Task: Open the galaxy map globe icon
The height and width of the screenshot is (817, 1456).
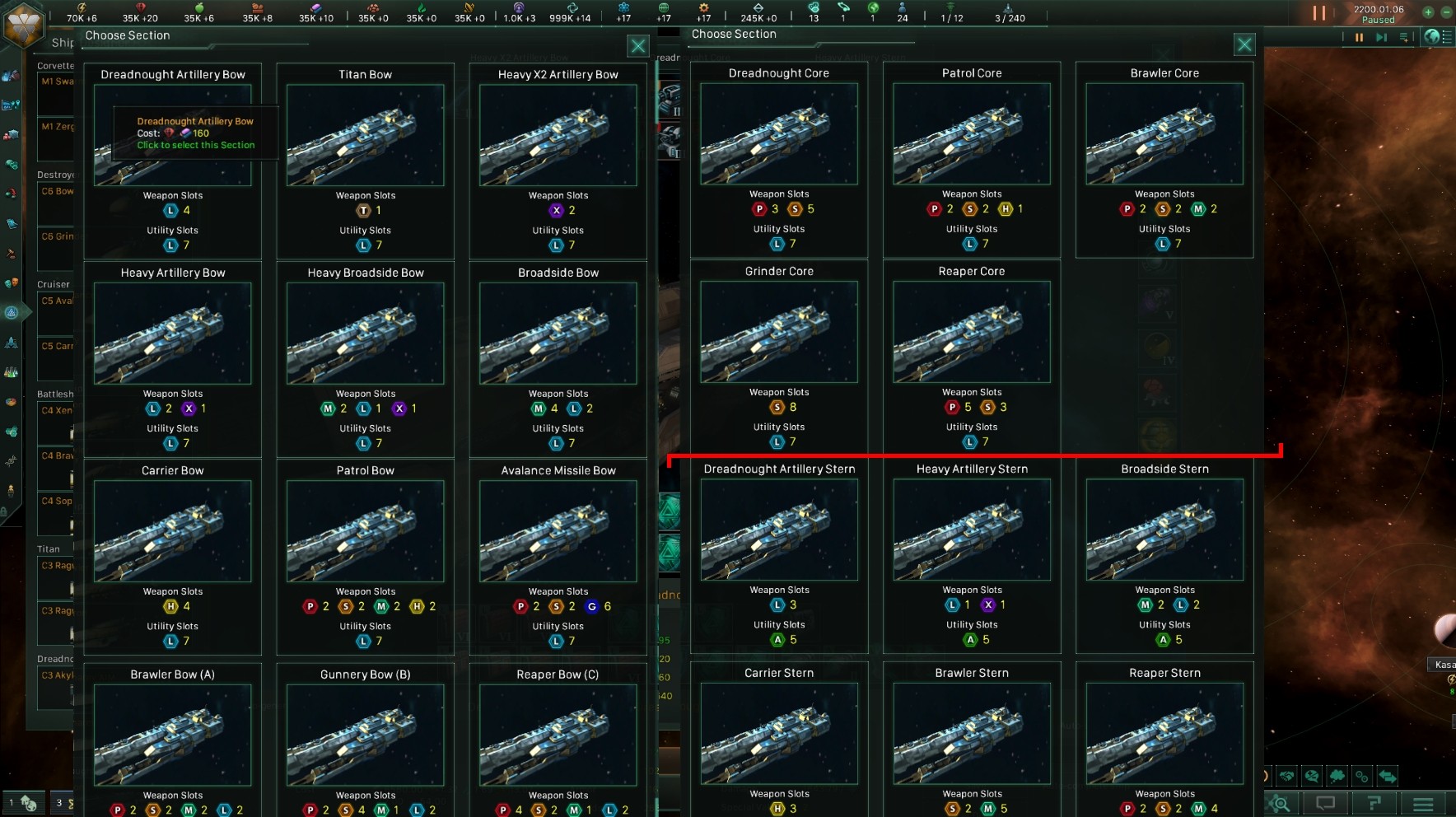Action: pos(1431,37)
